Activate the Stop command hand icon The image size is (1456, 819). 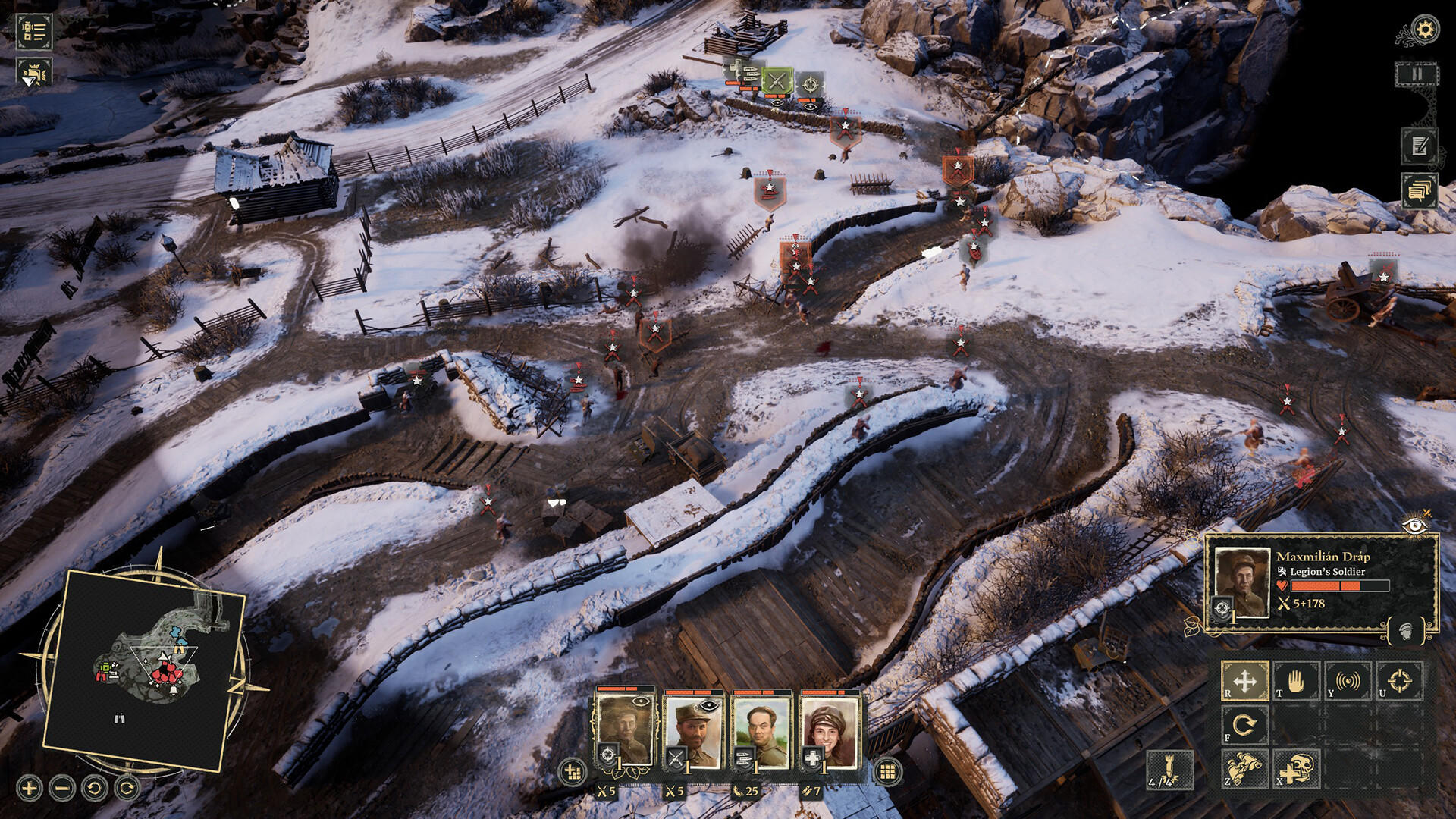pos(1298,681)
